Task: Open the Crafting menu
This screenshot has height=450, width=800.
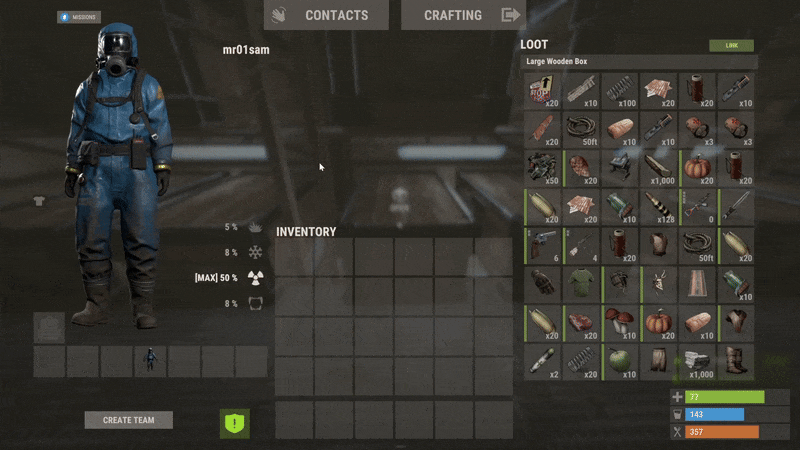Action: [463, 15]
